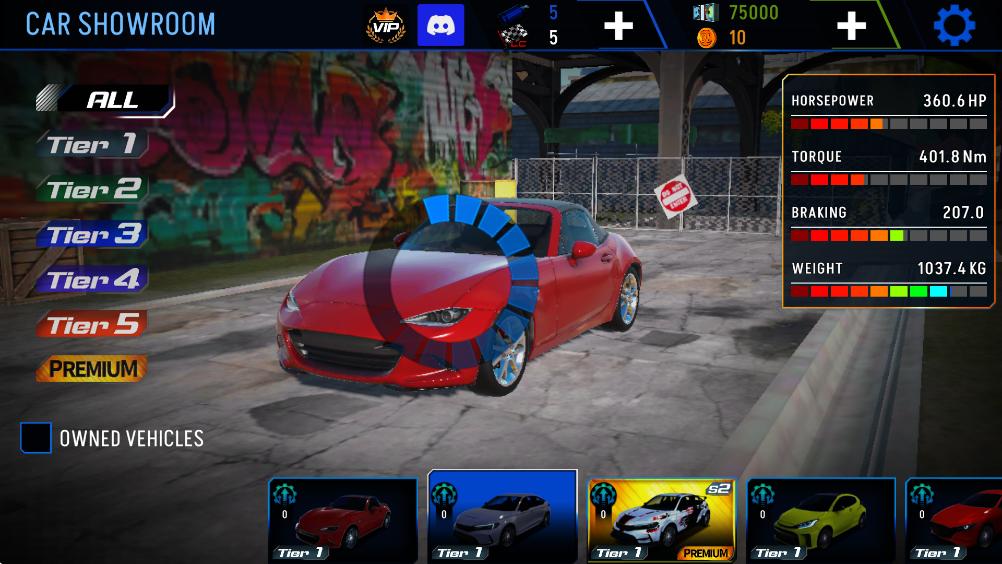Launch the Discord link button
This screenshot has height=564, width=1002.
[x=440, y=26]
